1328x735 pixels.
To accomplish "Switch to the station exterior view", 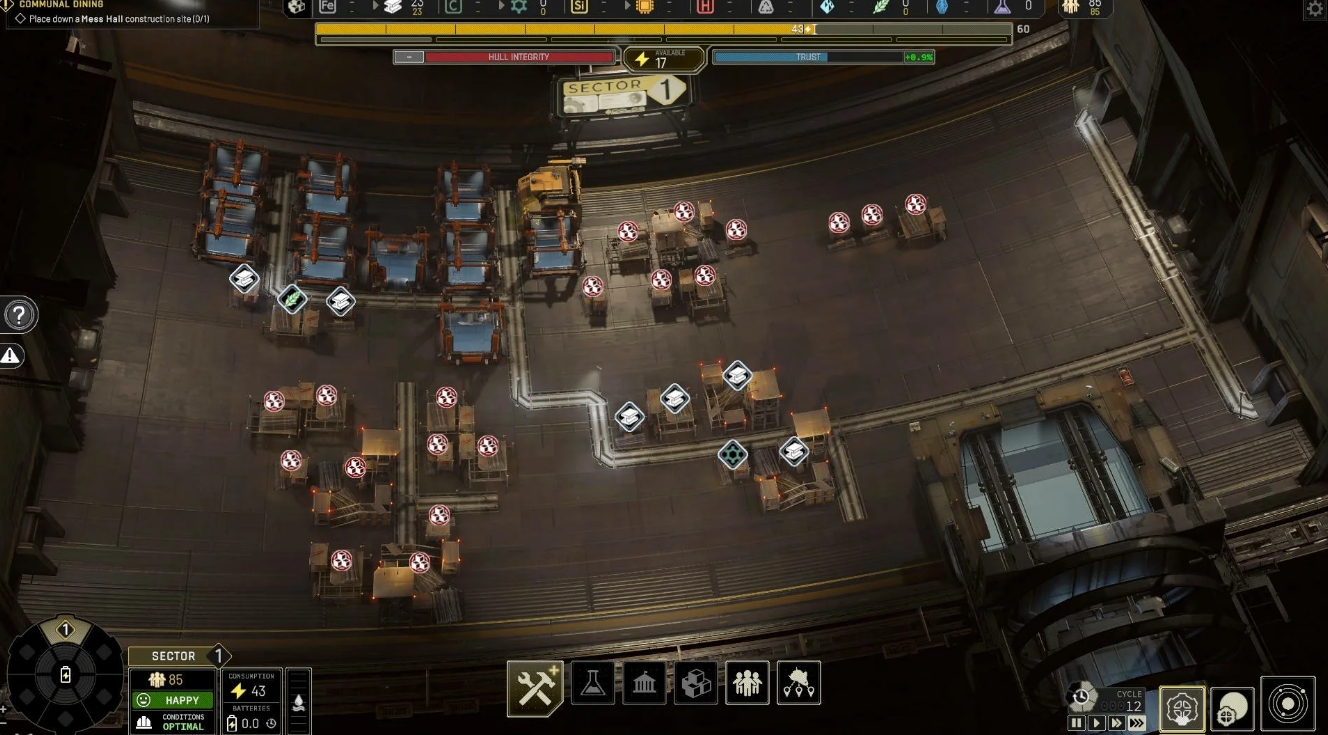I will click(x=1233, y=708).
